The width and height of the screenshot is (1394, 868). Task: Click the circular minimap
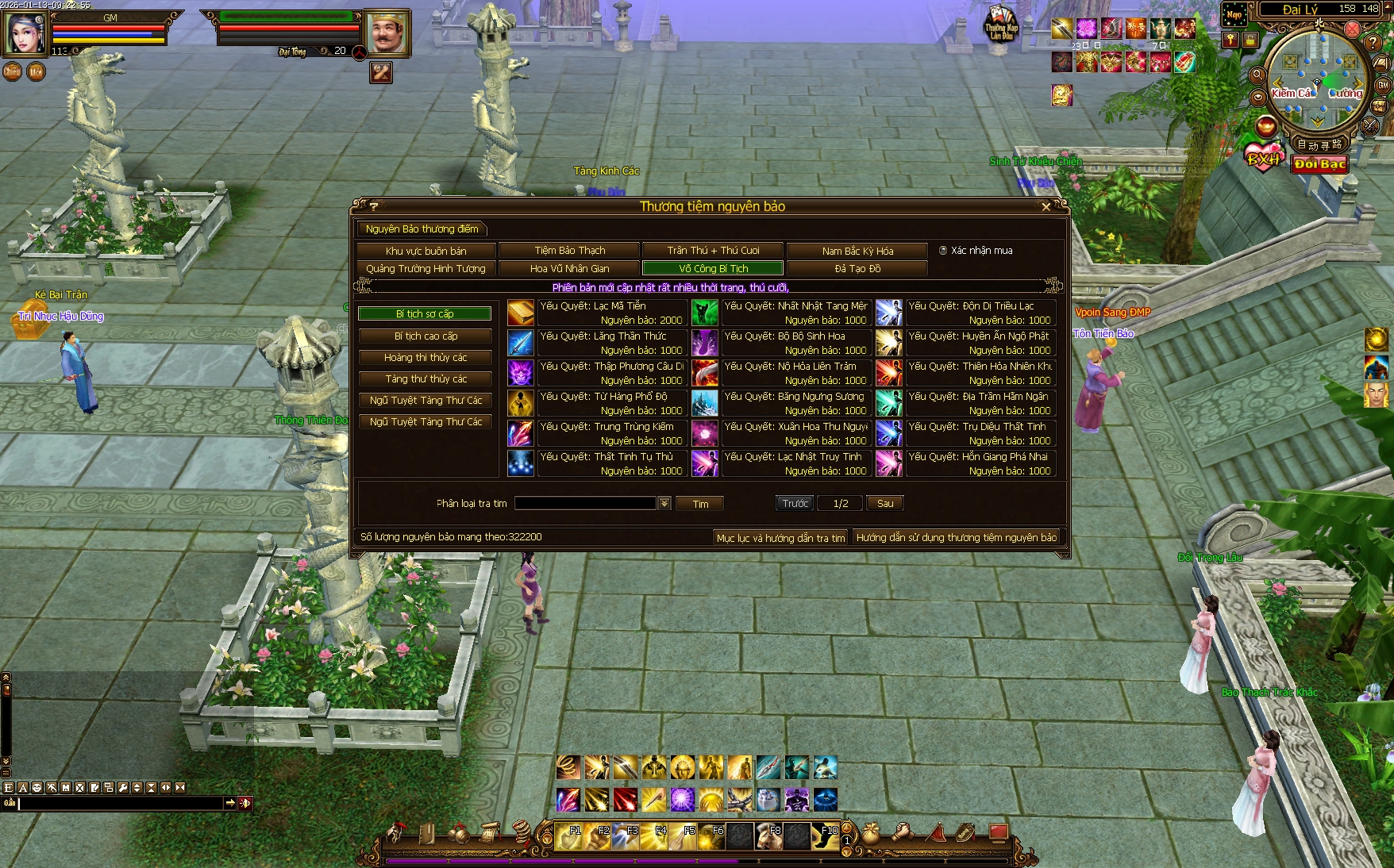pos(1317,79)
